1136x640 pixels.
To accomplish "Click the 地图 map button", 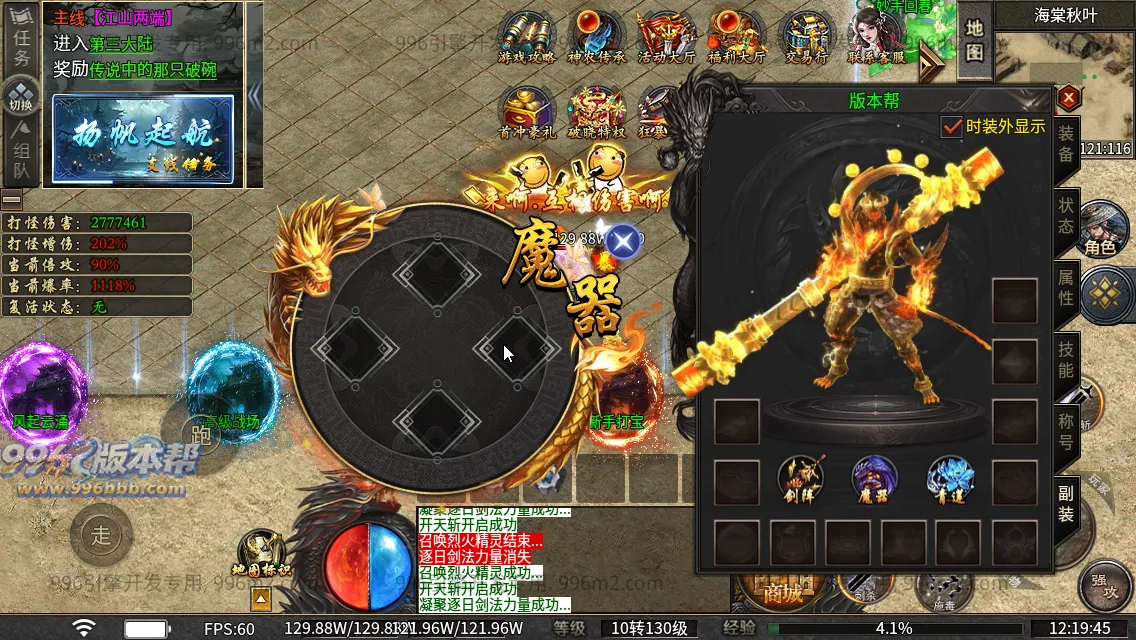I will 975,40.
